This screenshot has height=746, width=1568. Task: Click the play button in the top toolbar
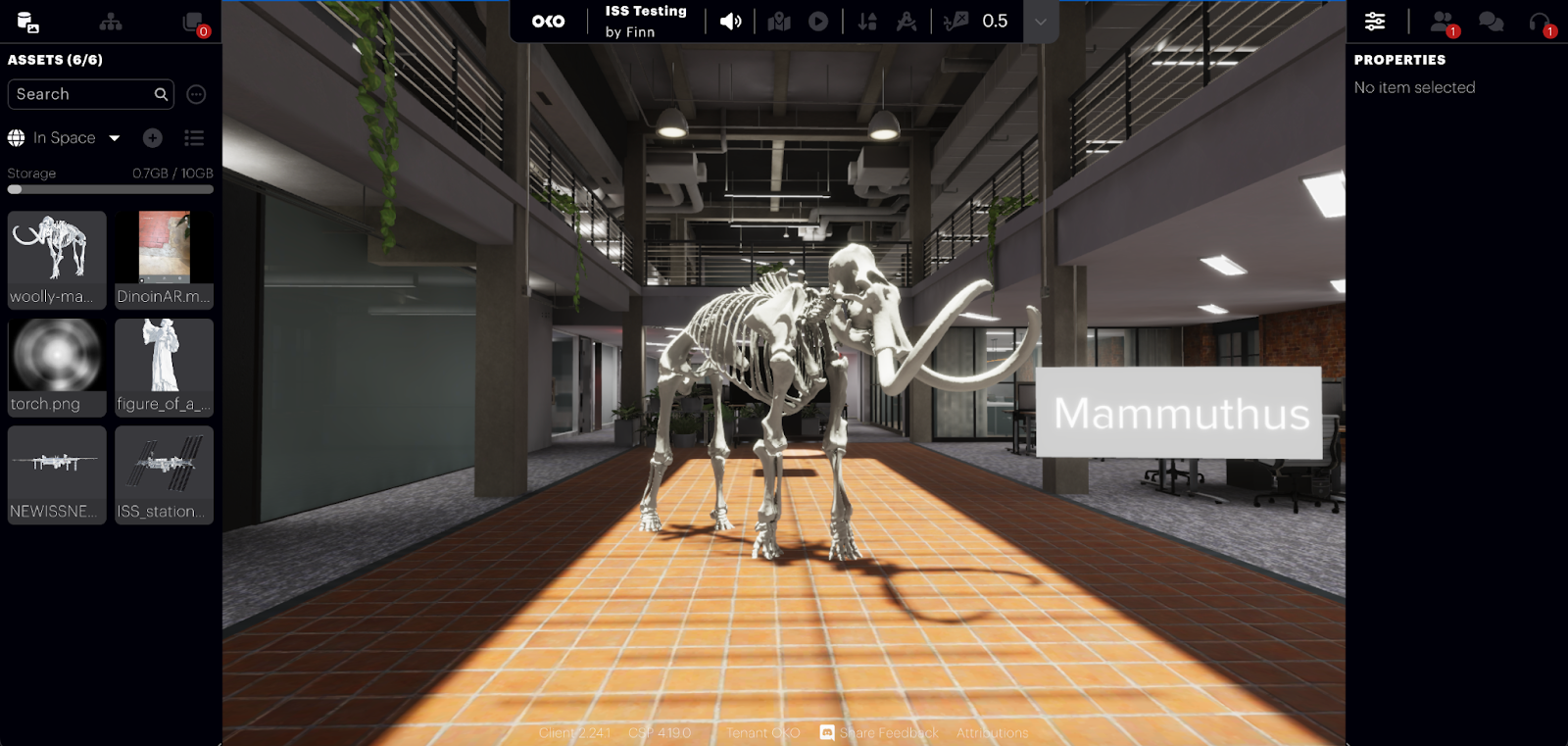coord(818,22)
